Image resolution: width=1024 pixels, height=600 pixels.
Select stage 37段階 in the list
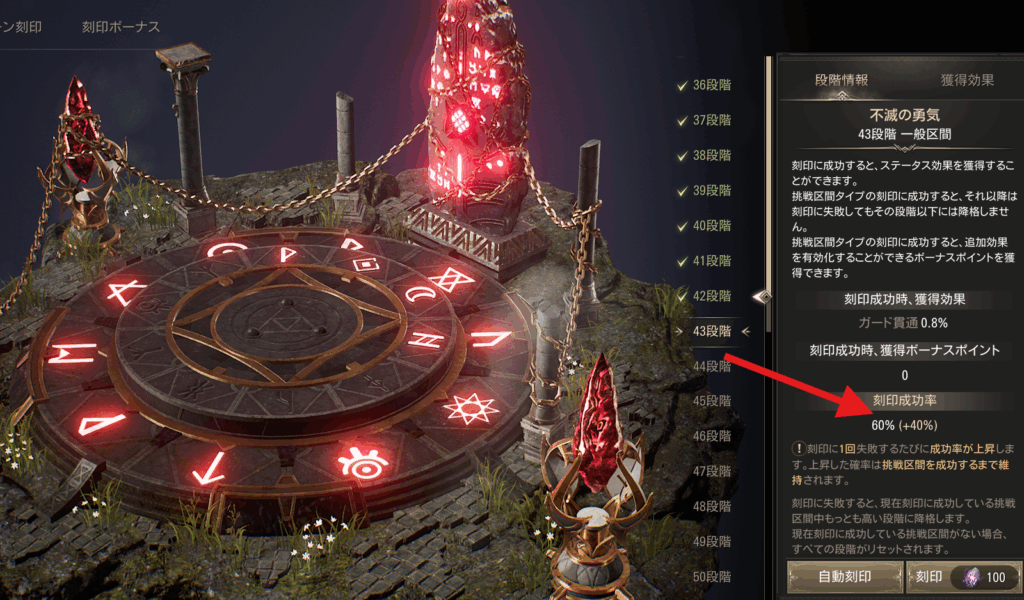tap(711, 120)
